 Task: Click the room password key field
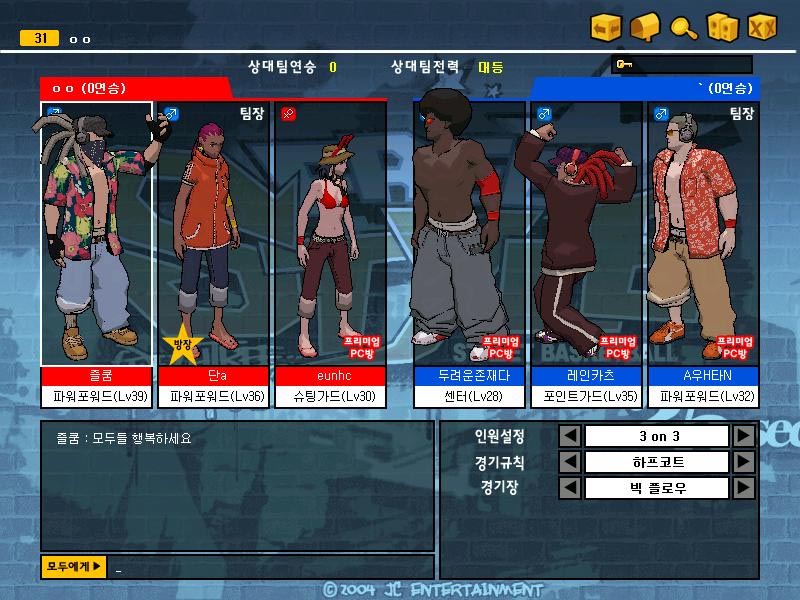point(682,66)
